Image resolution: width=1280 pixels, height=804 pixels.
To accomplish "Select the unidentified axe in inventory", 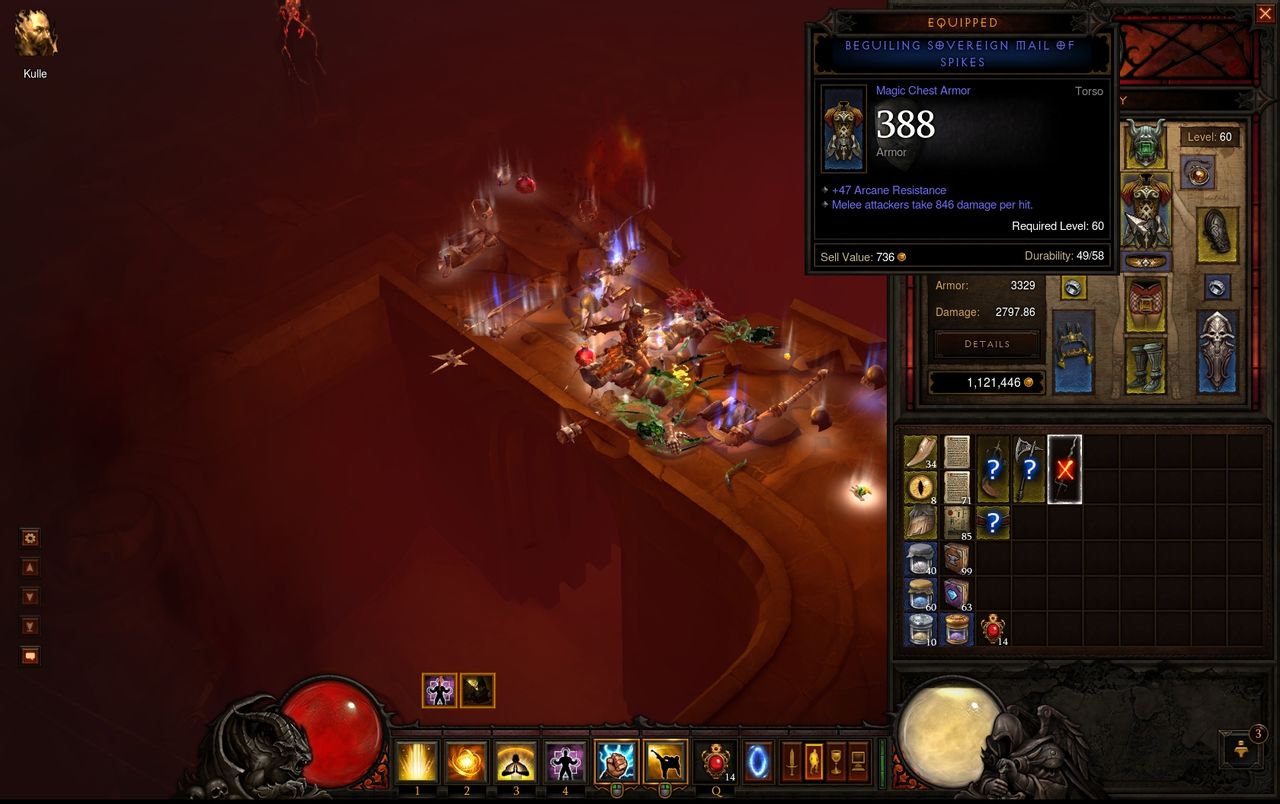I will tap(1029, 468).
